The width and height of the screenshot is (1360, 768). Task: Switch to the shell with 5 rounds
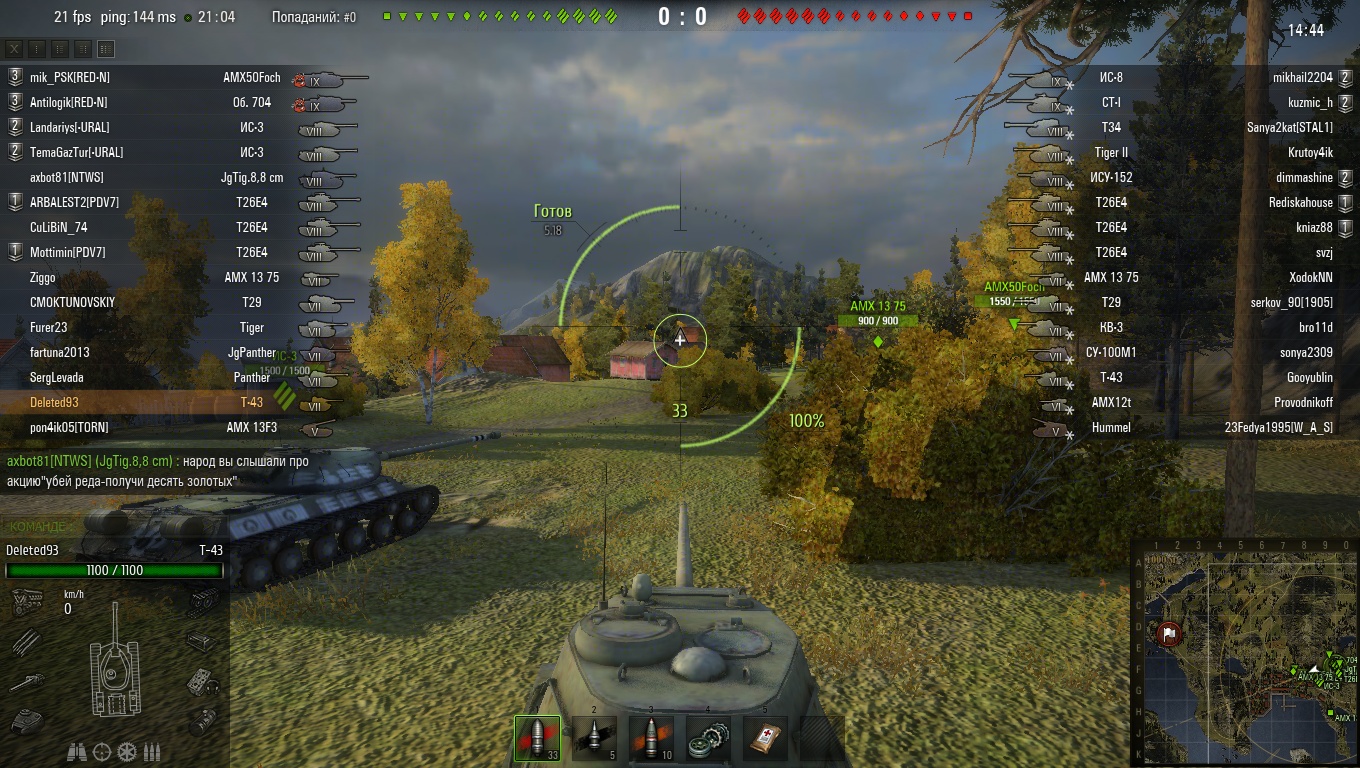[x=594, y=738]
